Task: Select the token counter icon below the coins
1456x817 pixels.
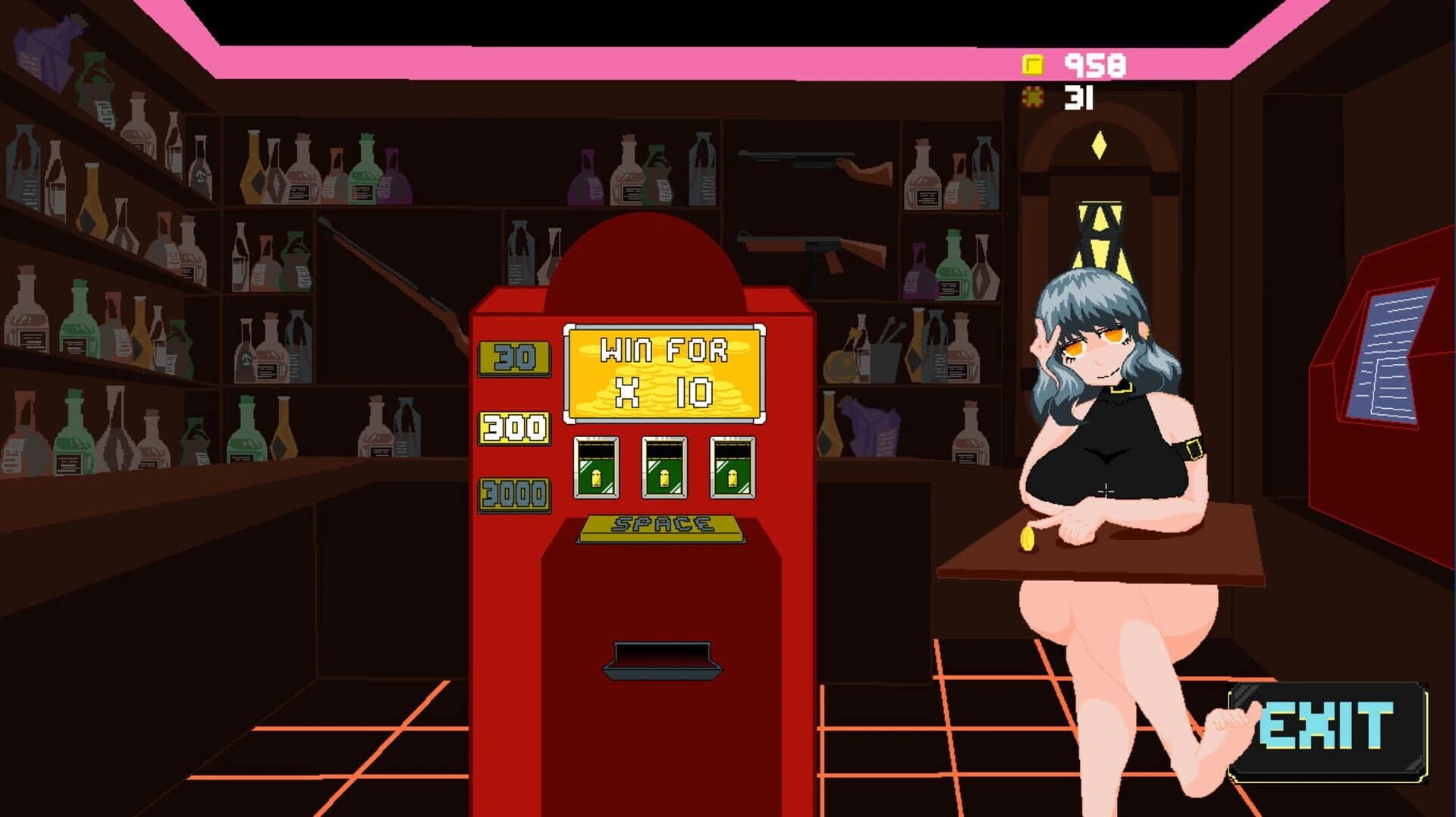Action: click(1033, 96)
